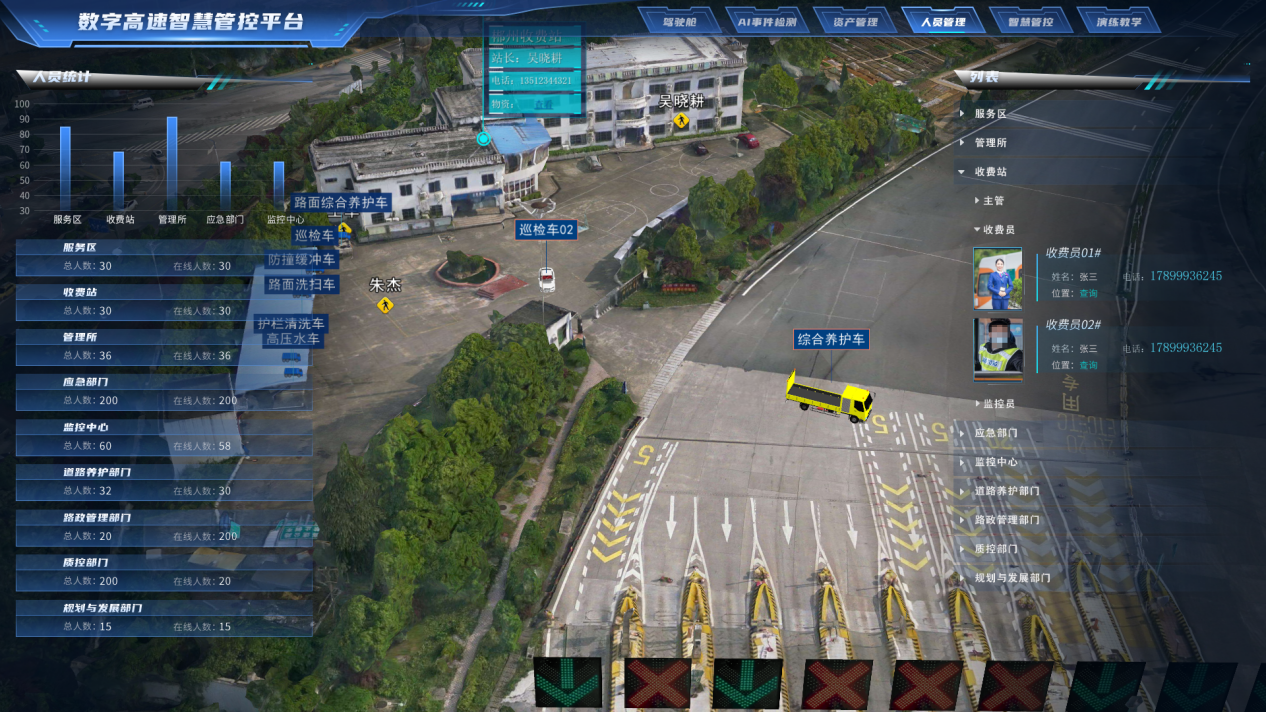Click the 综合养护车 vehicle label
The height and width of the screenshot is (712, 1266).
click(831, 340)
